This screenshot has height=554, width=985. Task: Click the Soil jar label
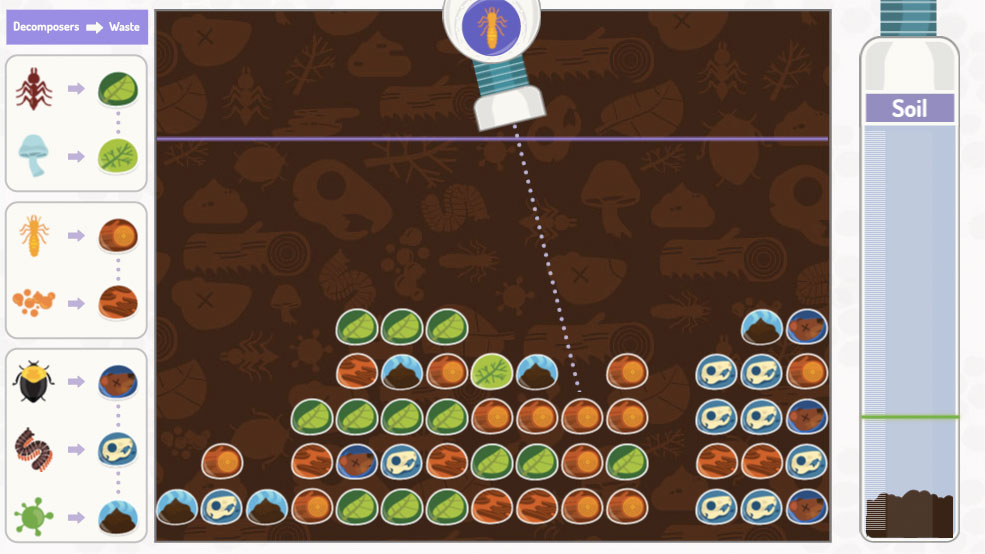click(909, 108)
